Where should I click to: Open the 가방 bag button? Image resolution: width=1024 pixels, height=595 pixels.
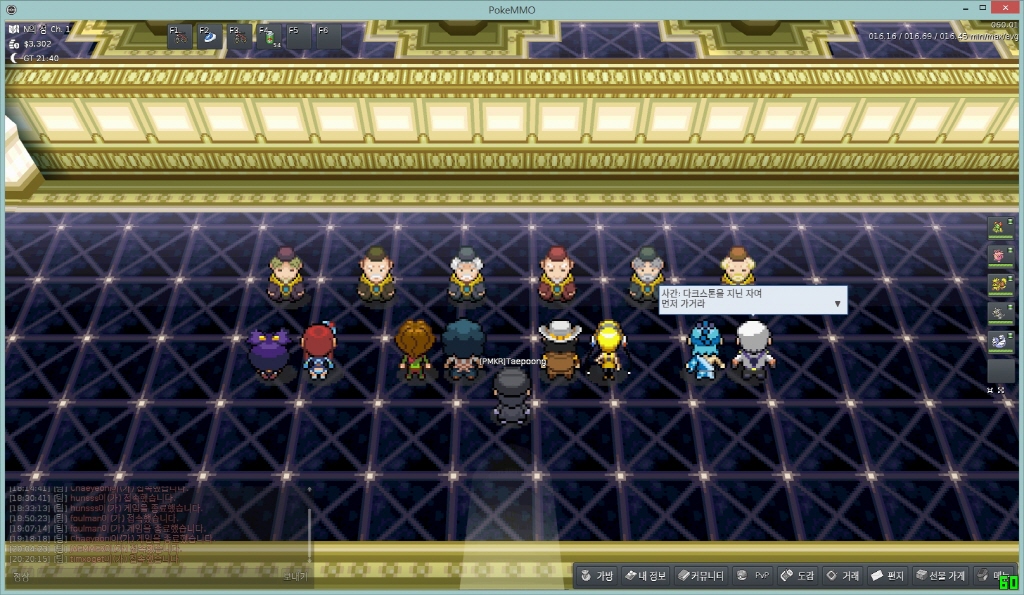coord(596,576)
